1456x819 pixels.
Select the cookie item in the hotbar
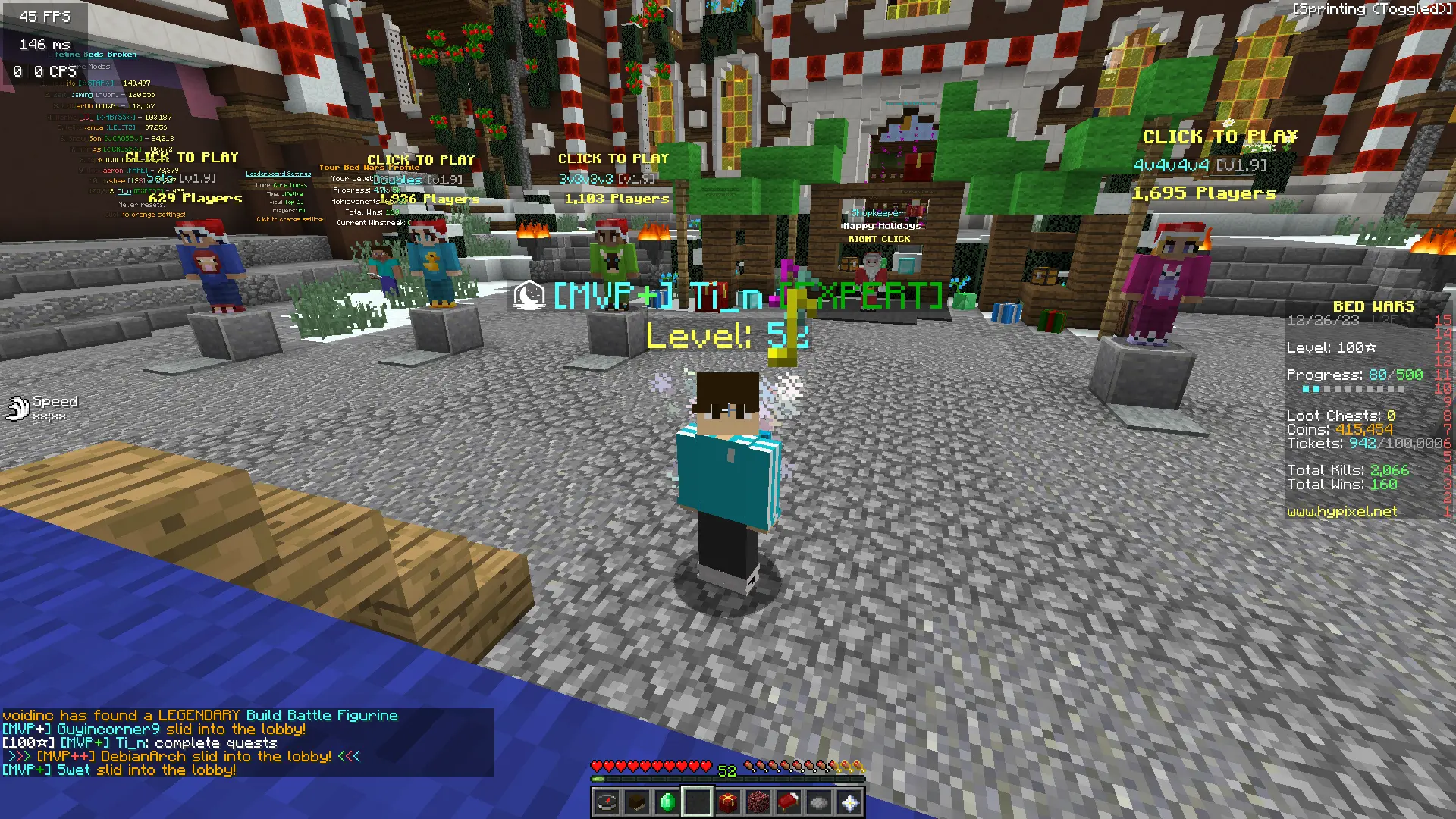635,800
